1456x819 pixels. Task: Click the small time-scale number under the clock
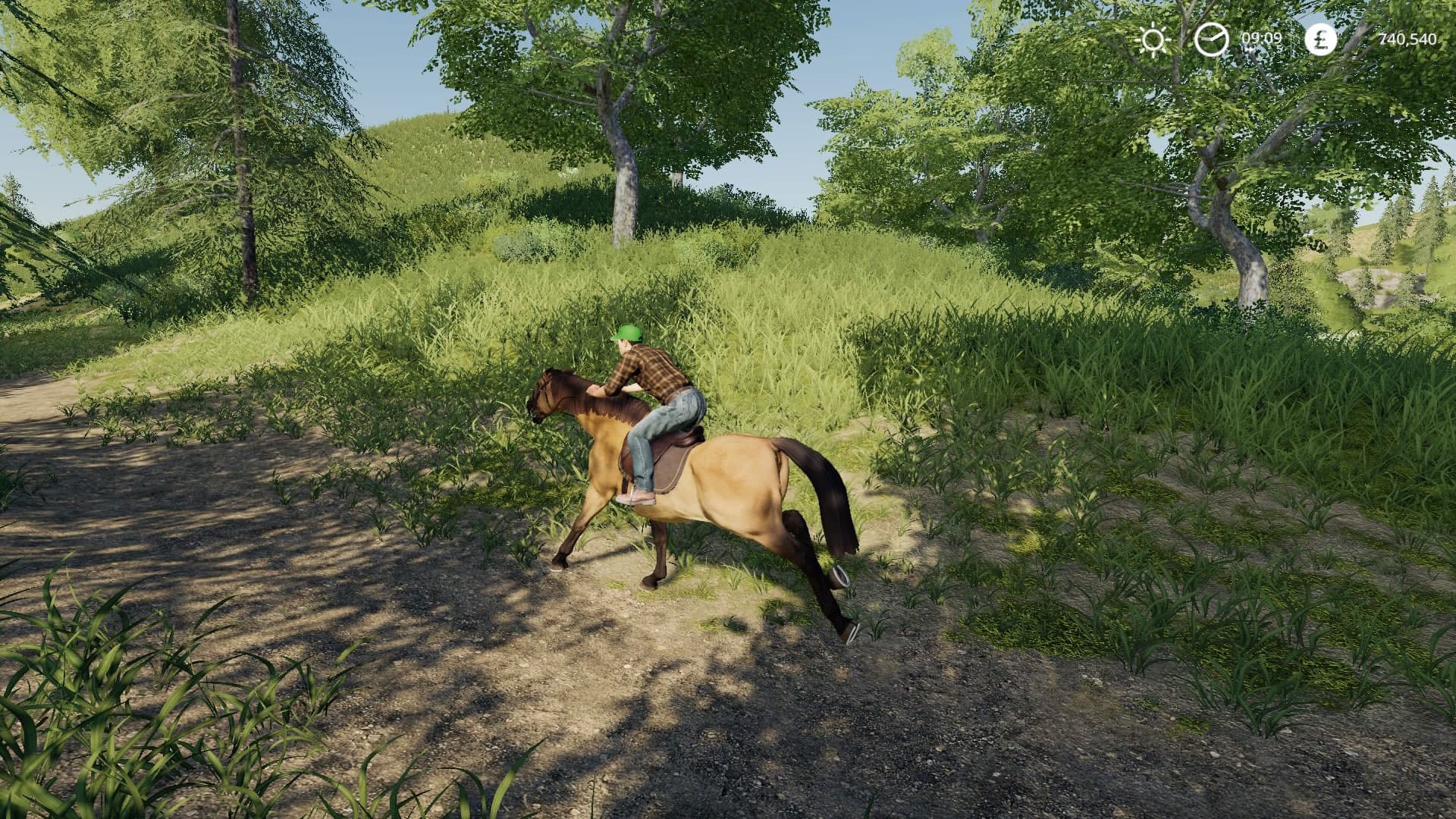coord(1278,48)
